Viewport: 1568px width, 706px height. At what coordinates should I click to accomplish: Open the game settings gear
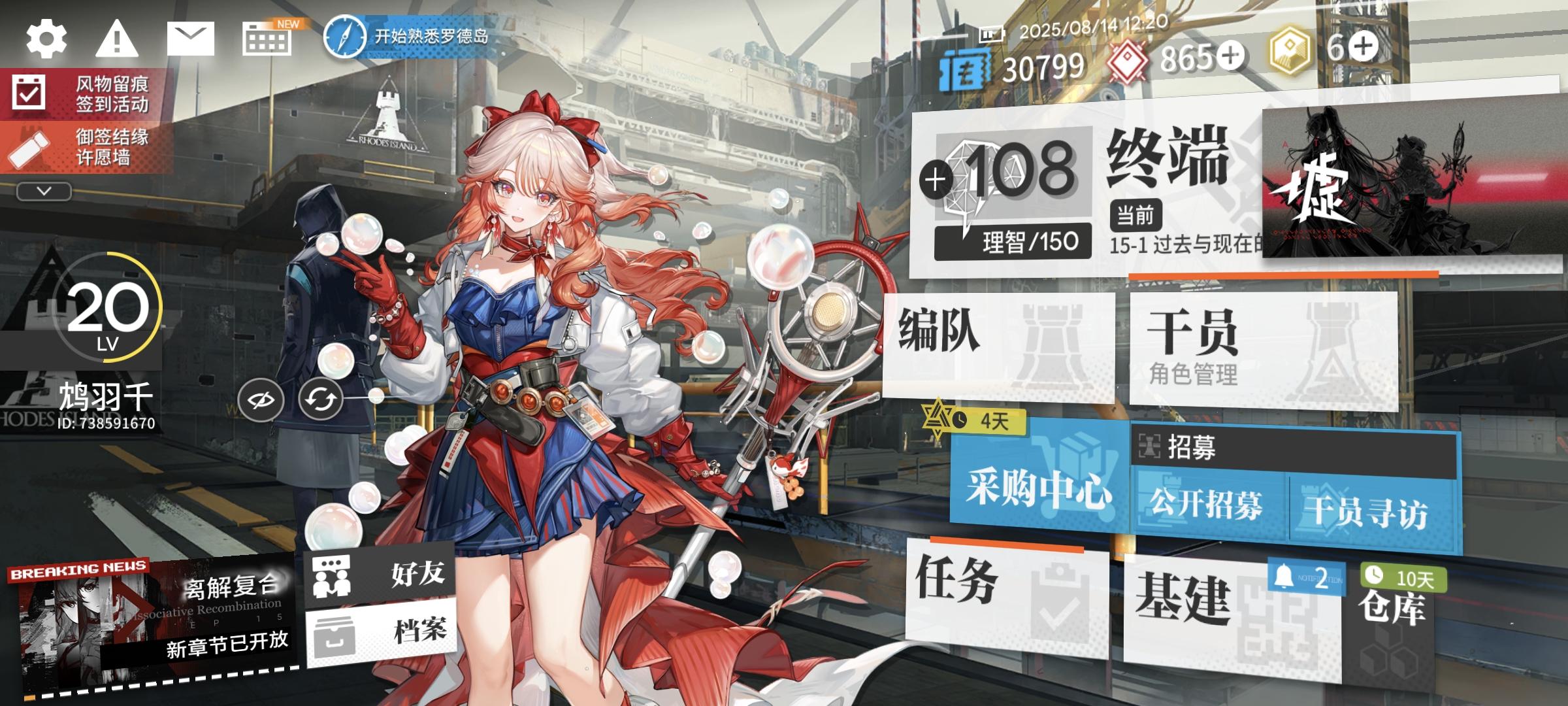pyautogui.click(x=46, y=41)
